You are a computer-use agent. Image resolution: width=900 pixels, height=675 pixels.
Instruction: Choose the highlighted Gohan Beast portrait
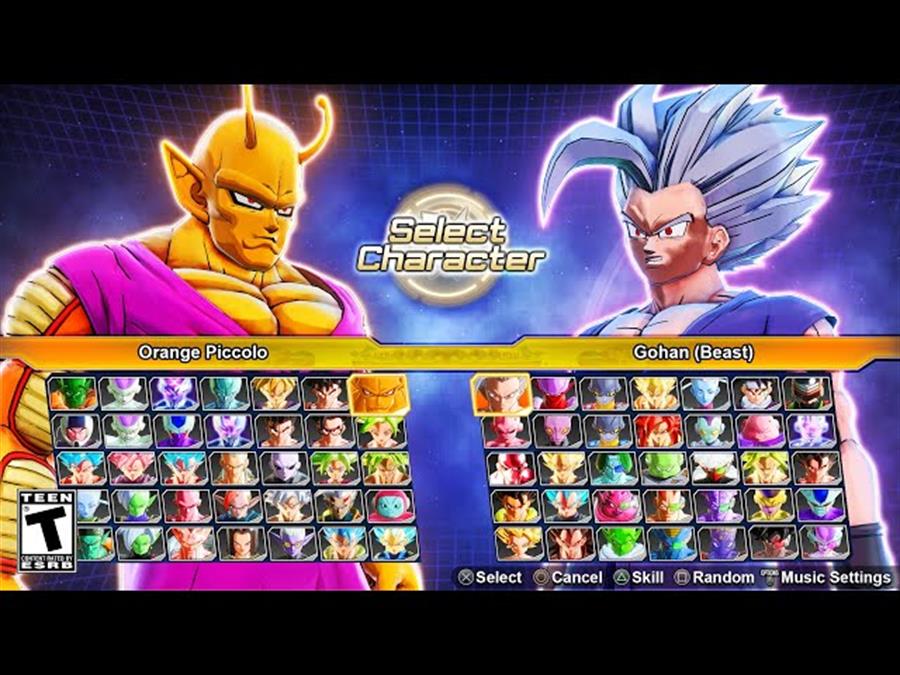[501, 393]
